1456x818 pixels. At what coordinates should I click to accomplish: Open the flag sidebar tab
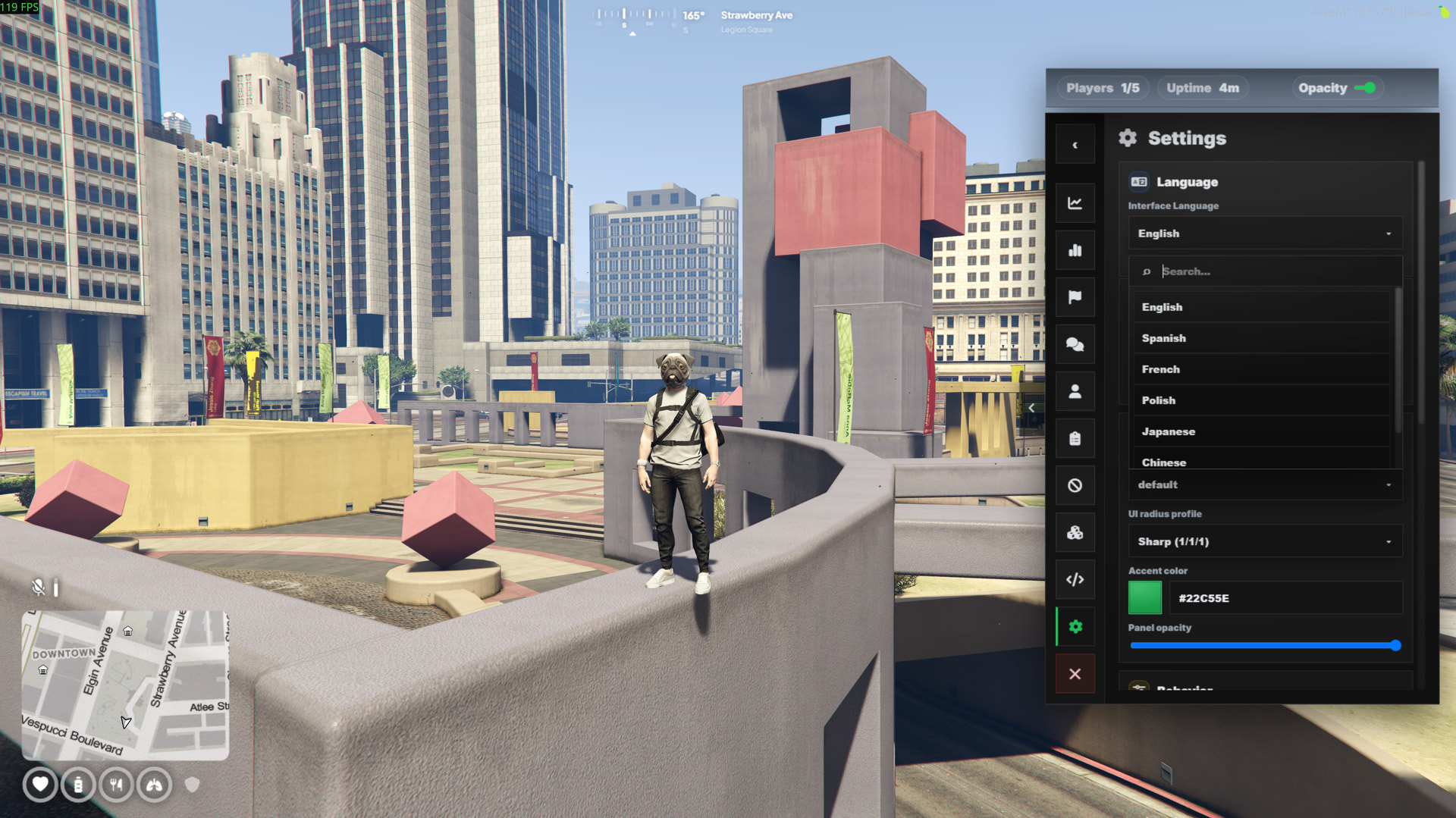[x=1075, y=297]
